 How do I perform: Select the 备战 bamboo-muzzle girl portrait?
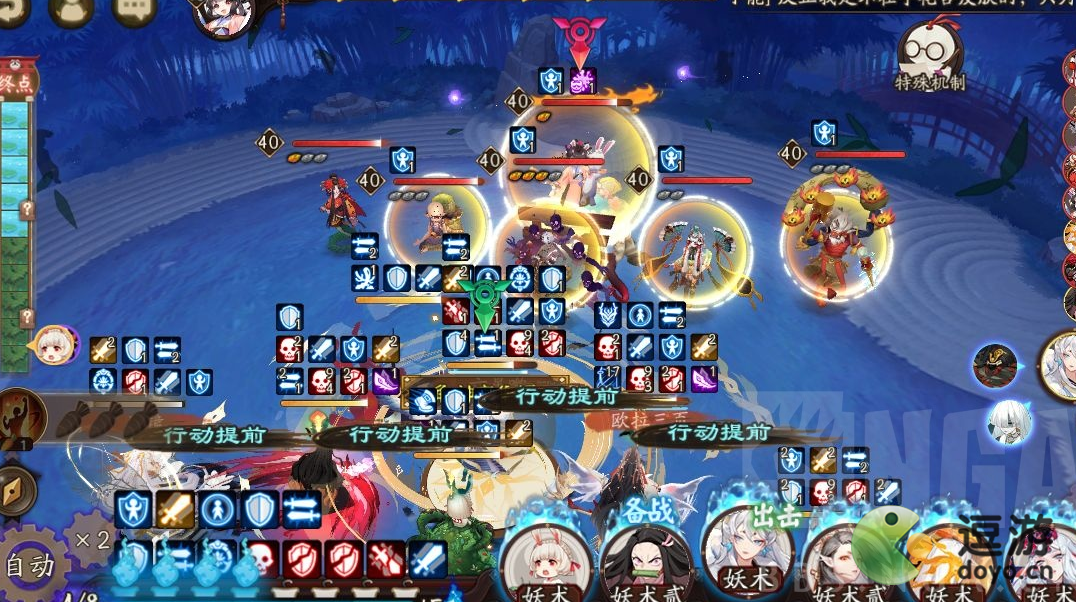(x=645, y=561)
